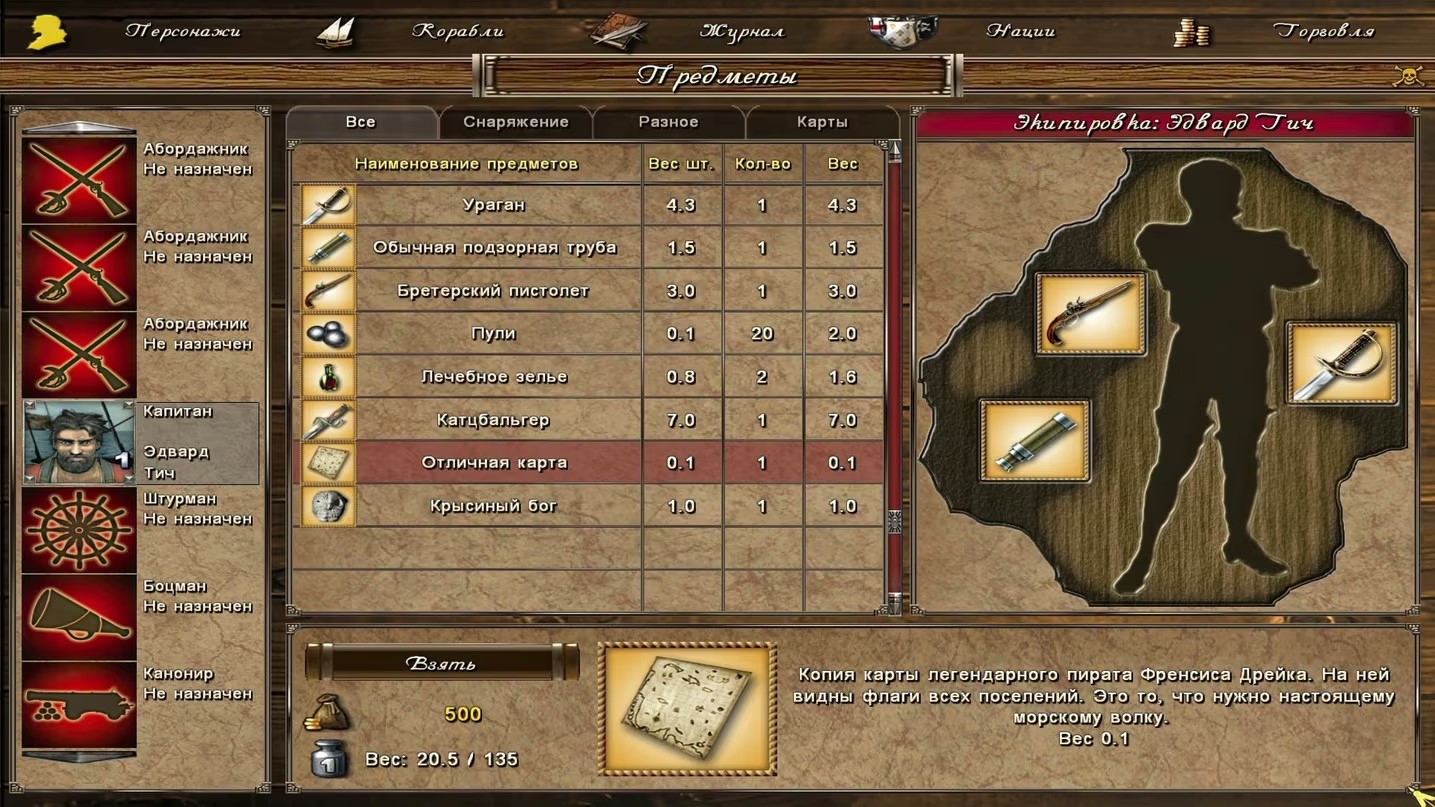Select the Канонир officer slot
Viewport: 1435px width, 807px height.
click(79, 704)
